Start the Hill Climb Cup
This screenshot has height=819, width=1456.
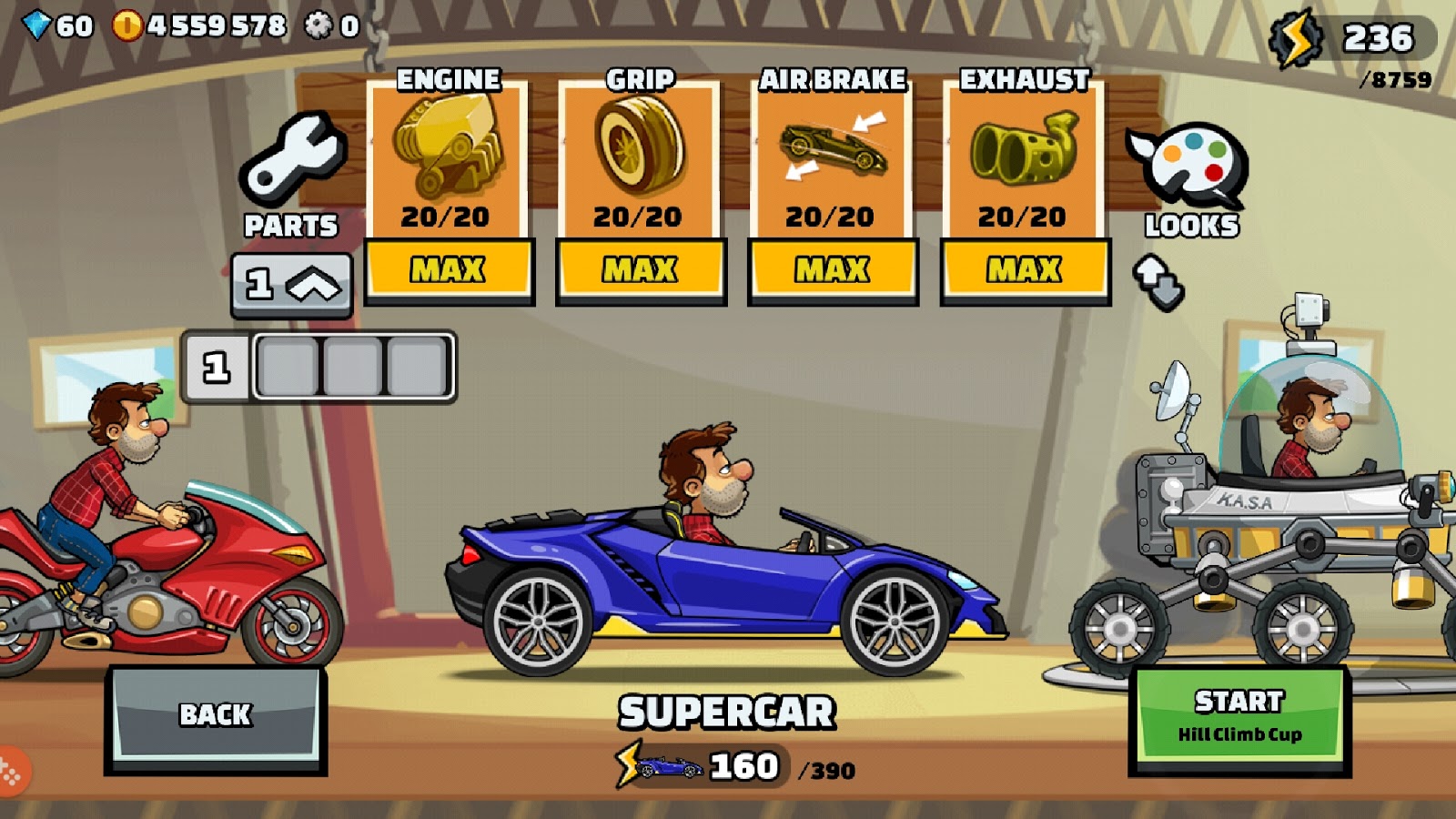coord(1240,714)
